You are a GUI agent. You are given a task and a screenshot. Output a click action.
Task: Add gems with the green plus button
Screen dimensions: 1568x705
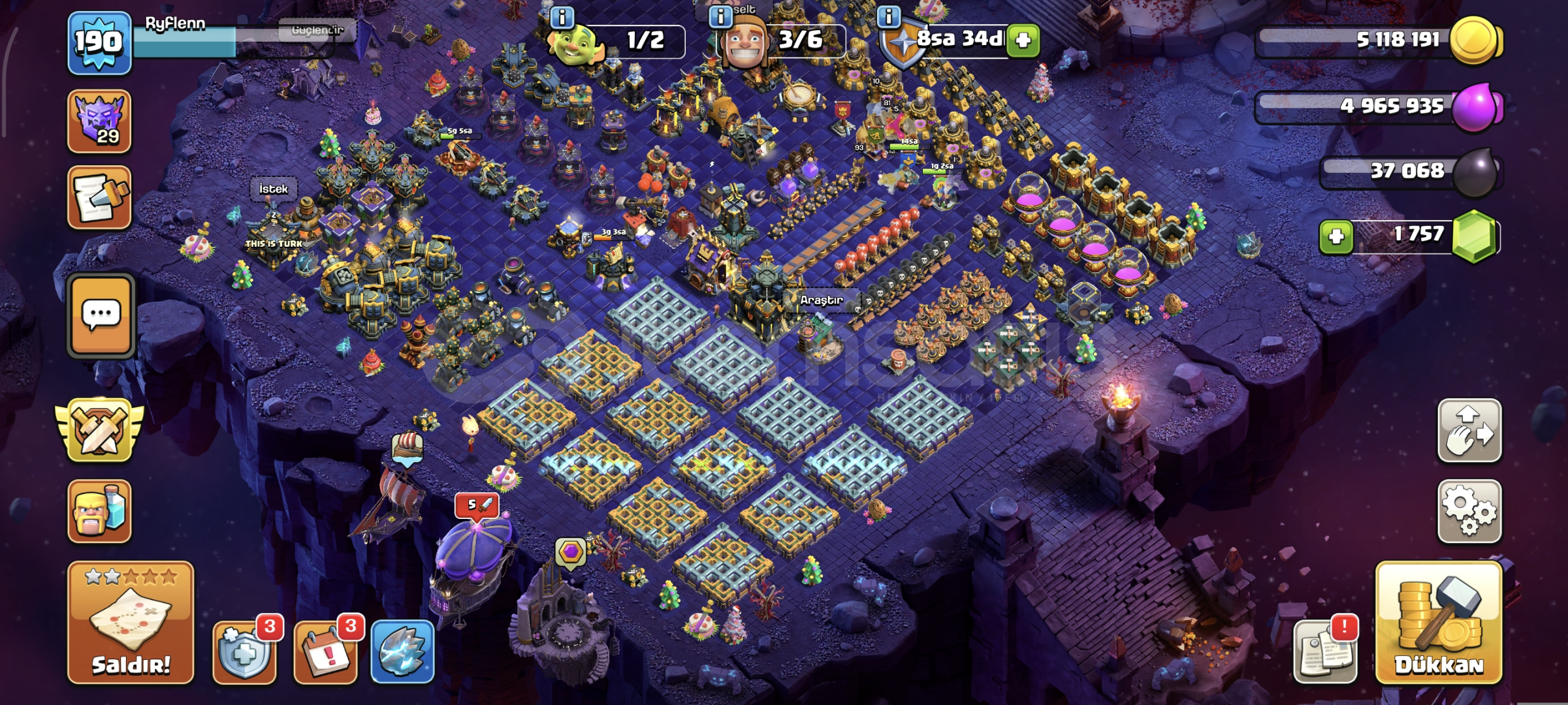click(x=1336, y=236)
